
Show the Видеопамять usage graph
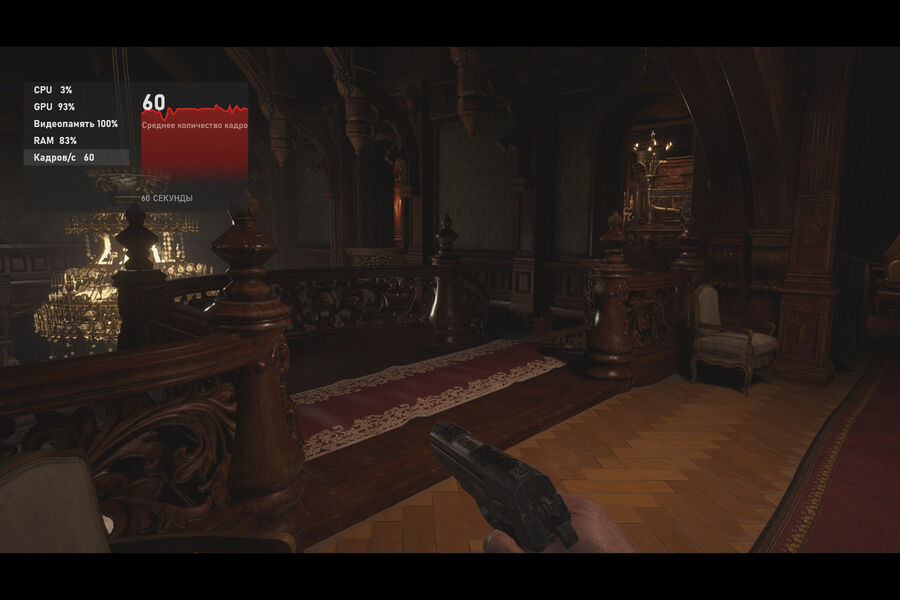75,124
